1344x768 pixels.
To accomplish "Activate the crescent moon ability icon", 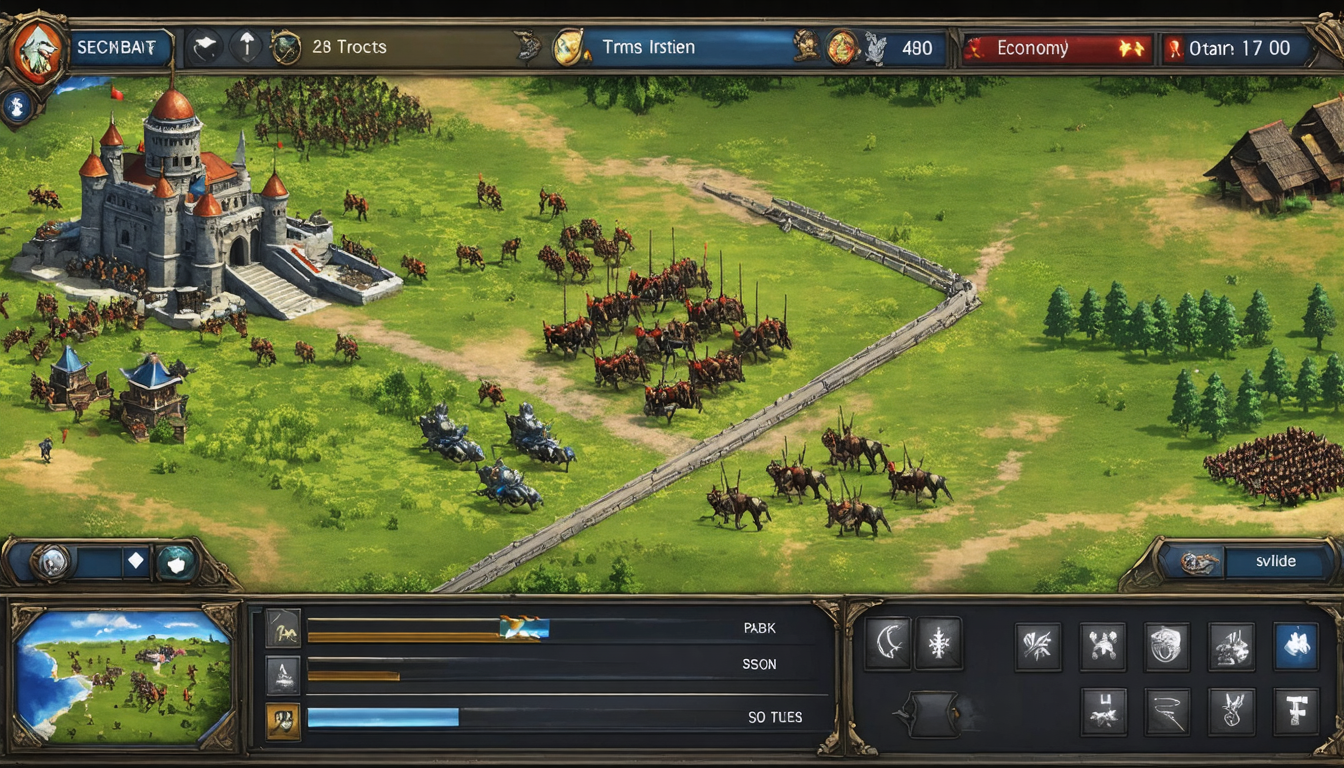I will [886, 643].
